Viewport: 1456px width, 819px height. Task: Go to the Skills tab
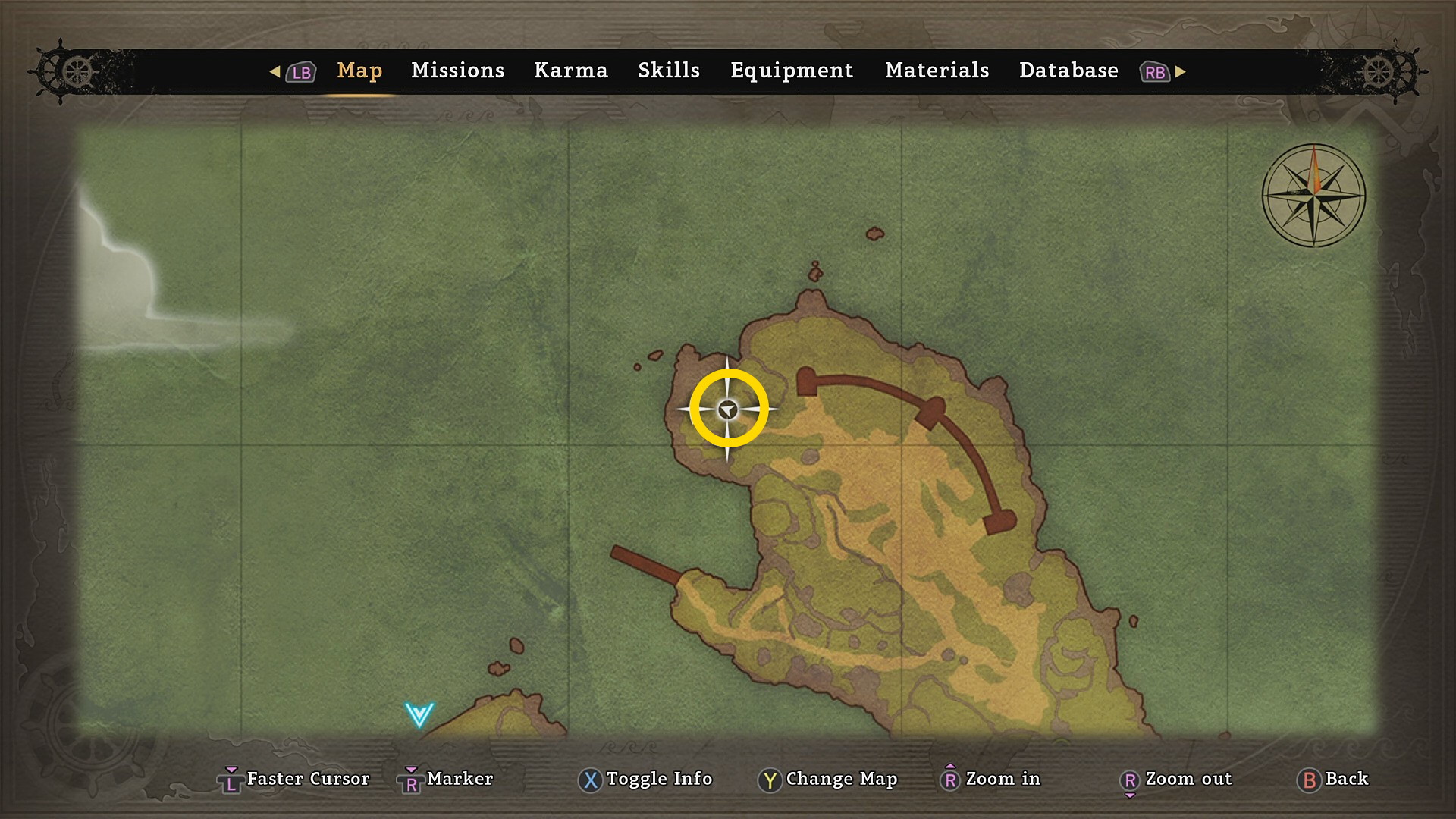(x=668, y=71)
